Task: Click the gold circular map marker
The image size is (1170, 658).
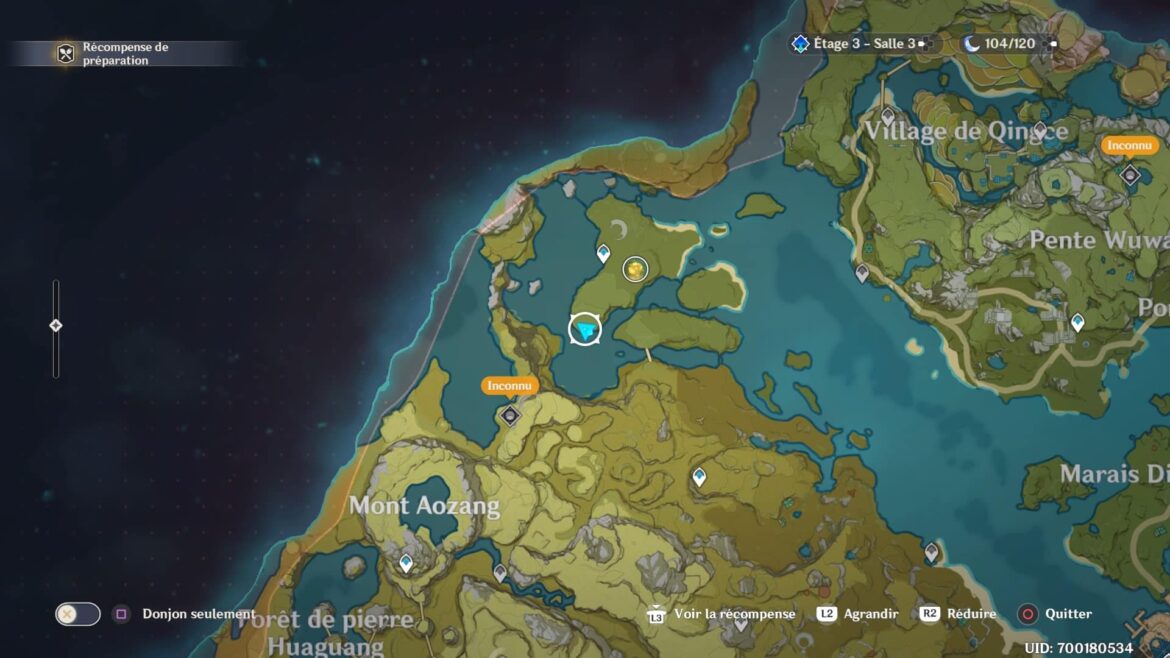Action: (x=635, y=268)
